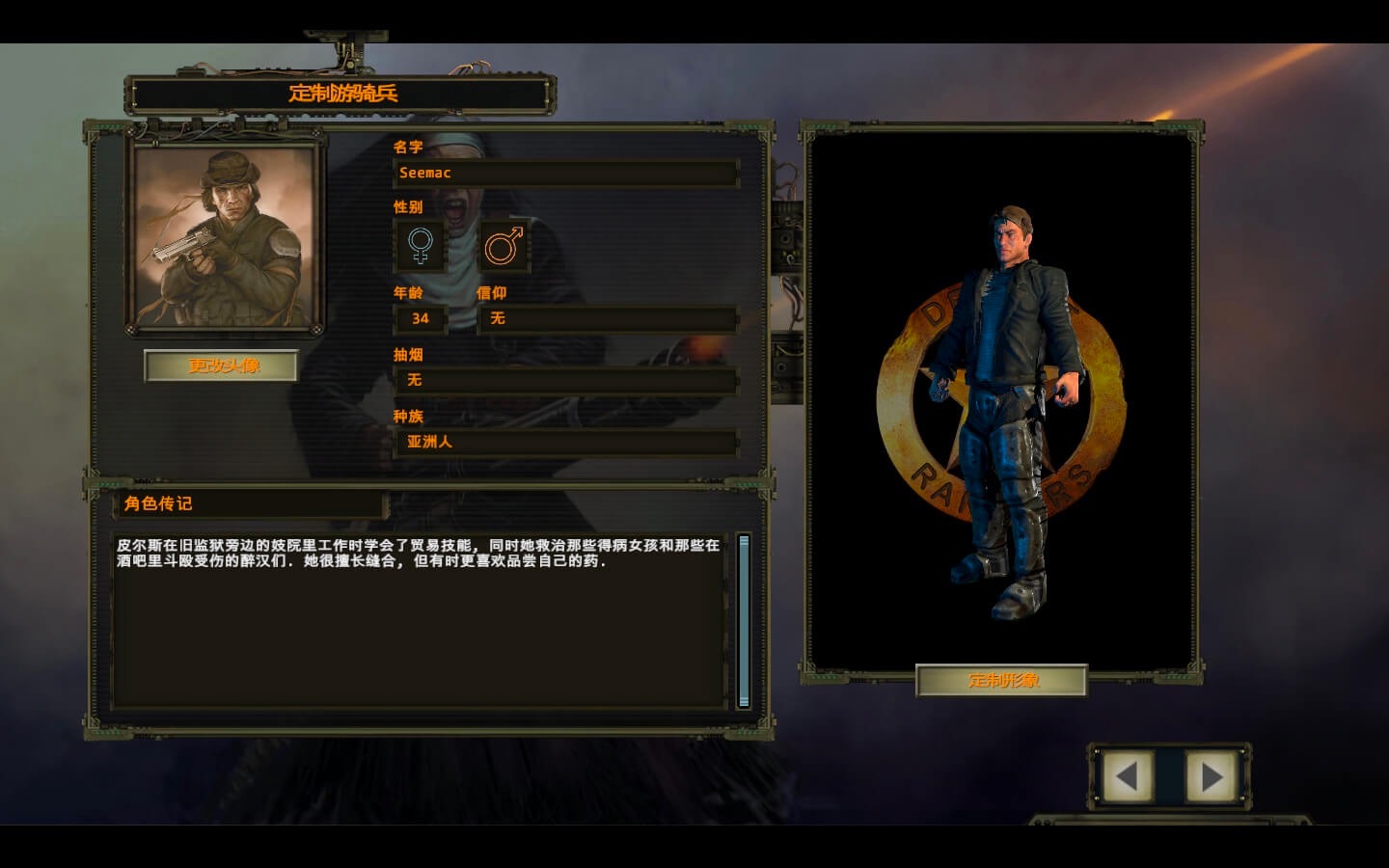Change the 抽烟 smoking field
The height and width of the screenshot is (868, 1389).
click(x=565, y=380)
